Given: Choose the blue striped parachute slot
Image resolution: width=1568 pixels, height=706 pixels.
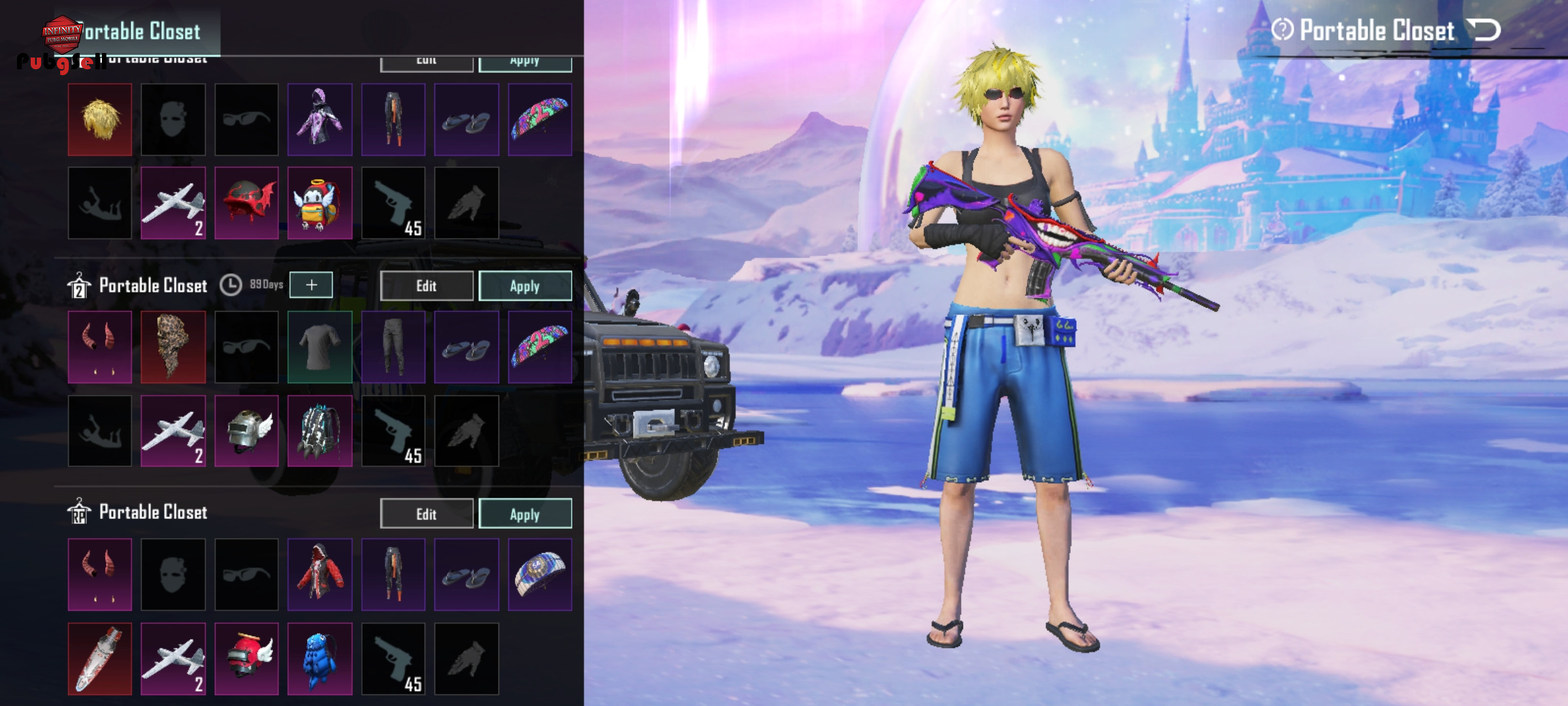Looking at the screenshot, I should click(x=540, y=575).
